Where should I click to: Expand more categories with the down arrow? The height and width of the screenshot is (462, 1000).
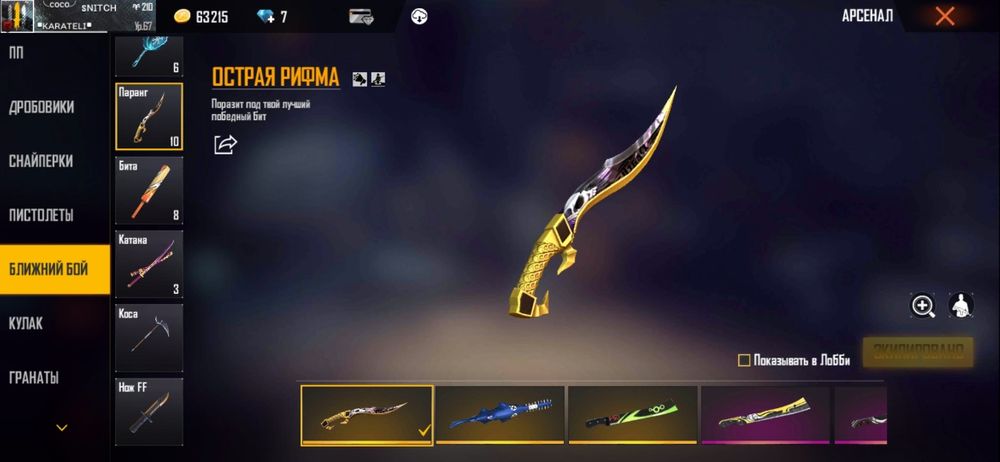tap(62, 427)
